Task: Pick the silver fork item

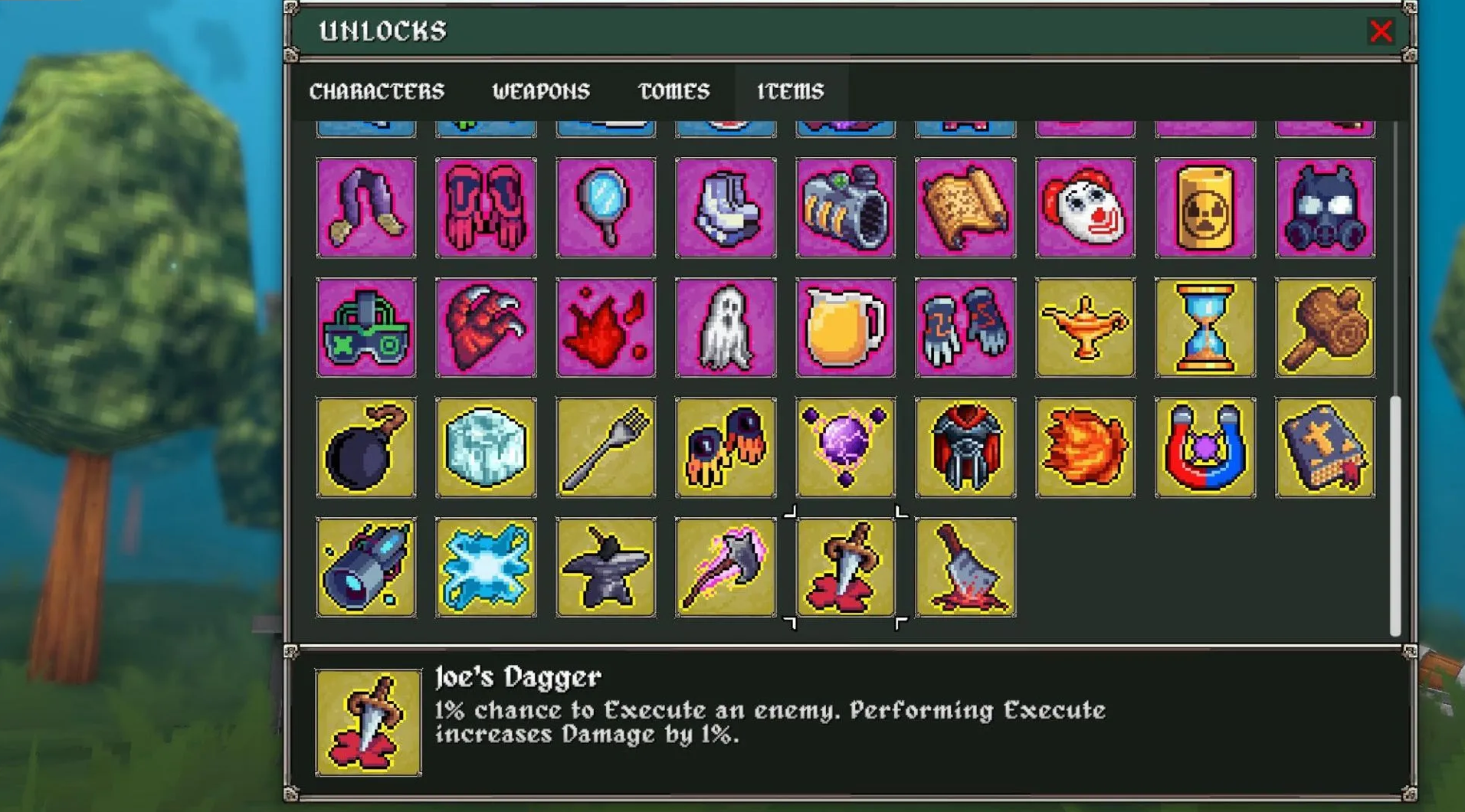Action: [x=605, y=447]
